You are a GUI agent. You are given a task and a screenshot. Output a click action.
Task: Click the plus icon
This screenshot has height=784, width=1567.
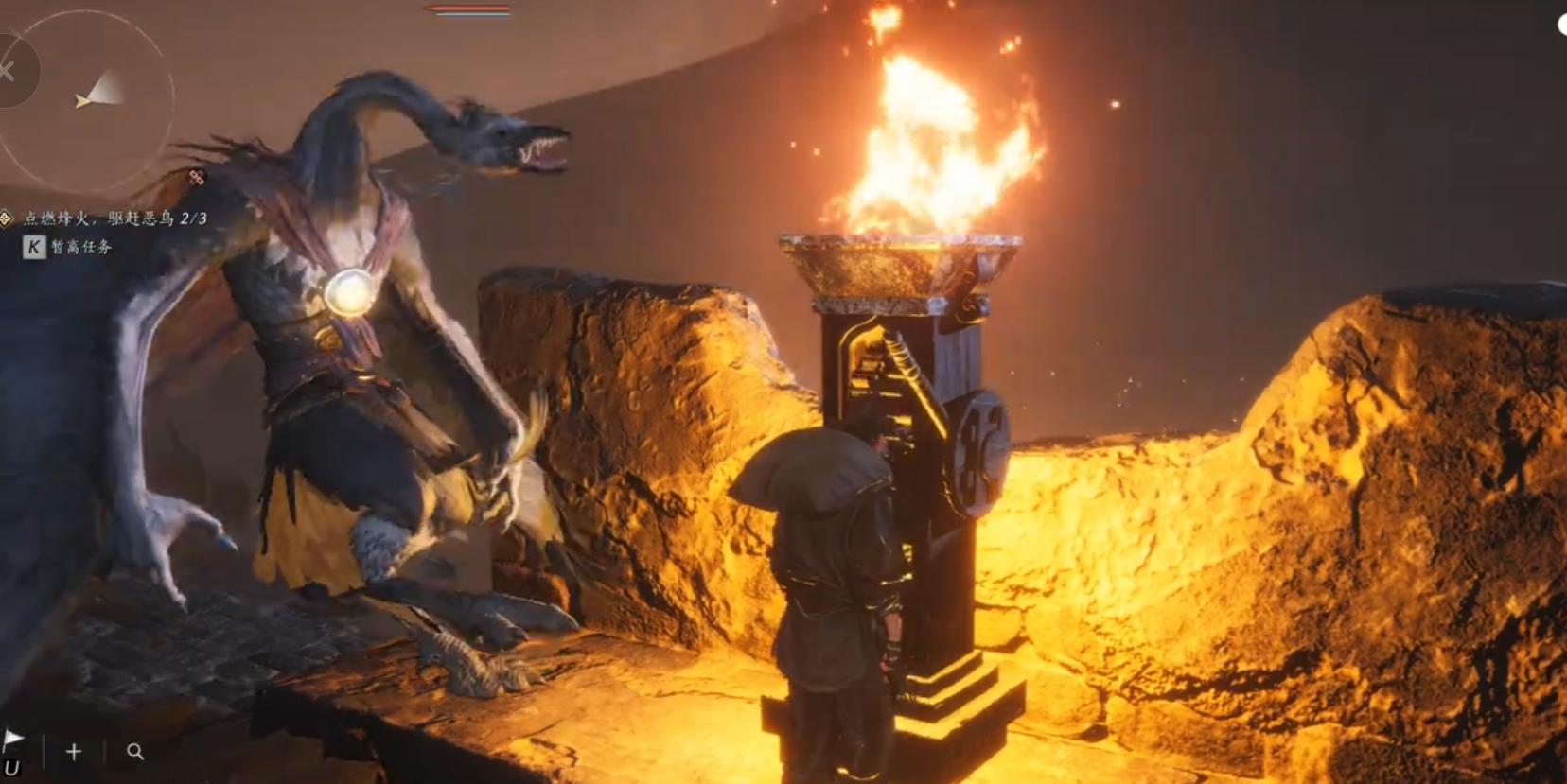click(74, 752)
